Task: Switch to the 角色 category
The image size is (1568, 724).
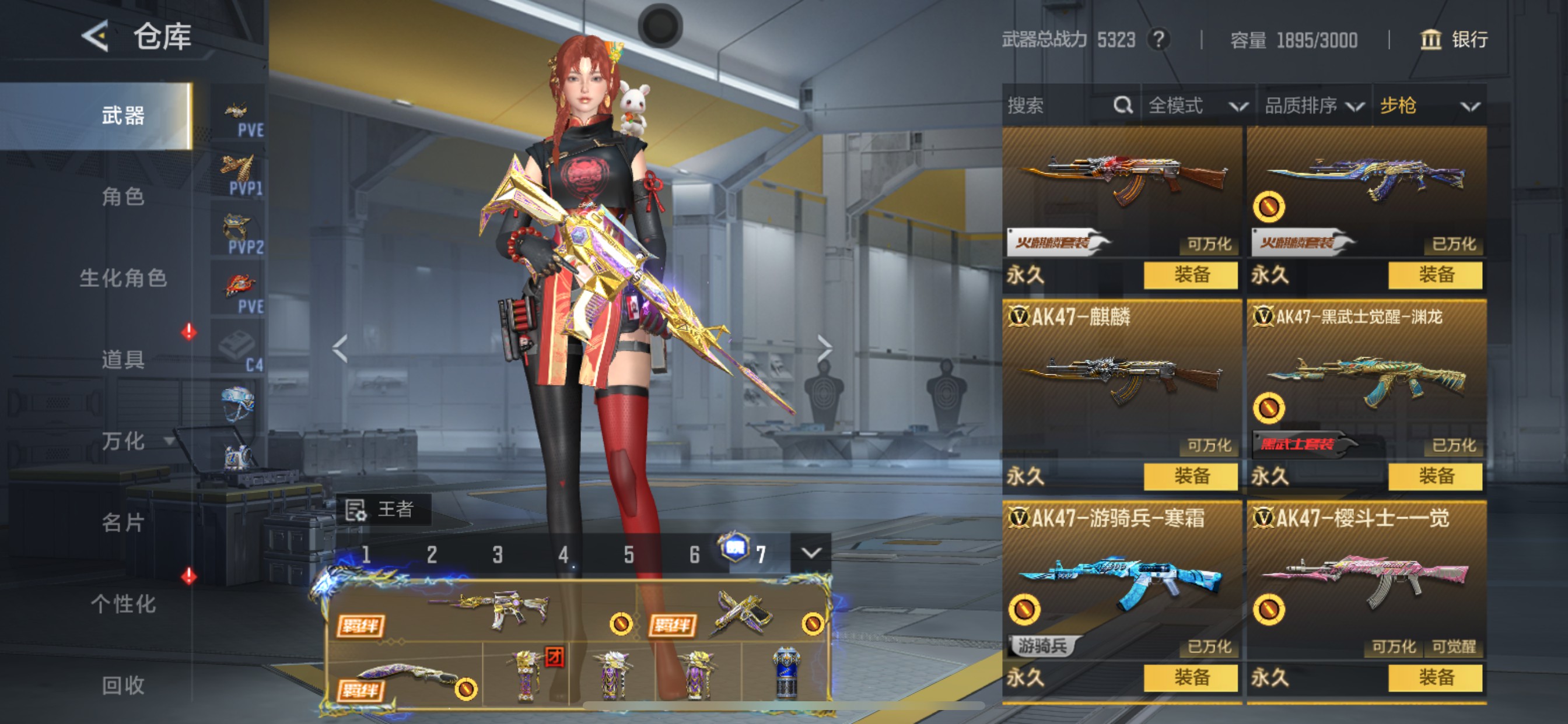Action: pos(123,196)
